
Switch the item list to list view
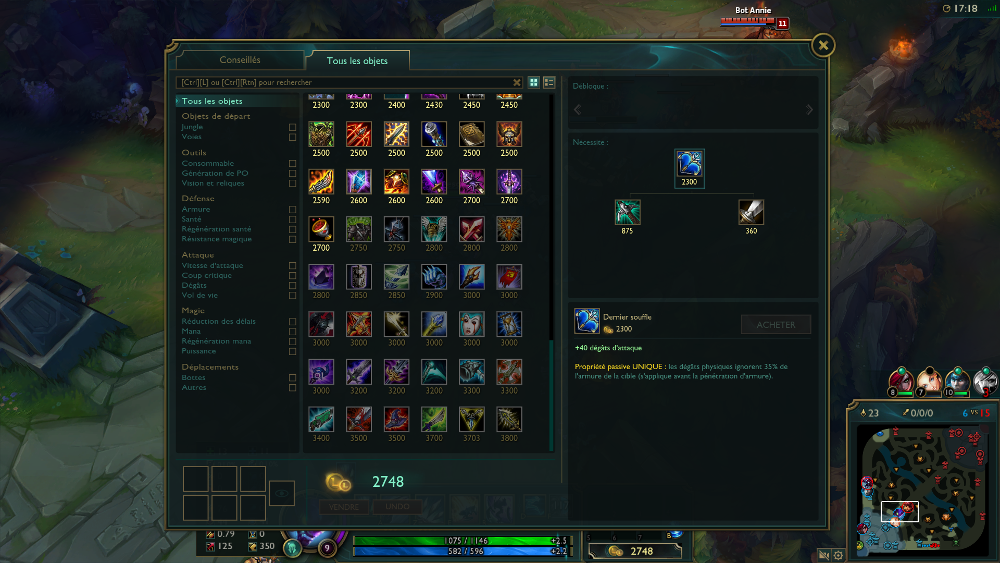tap(549, 82)
